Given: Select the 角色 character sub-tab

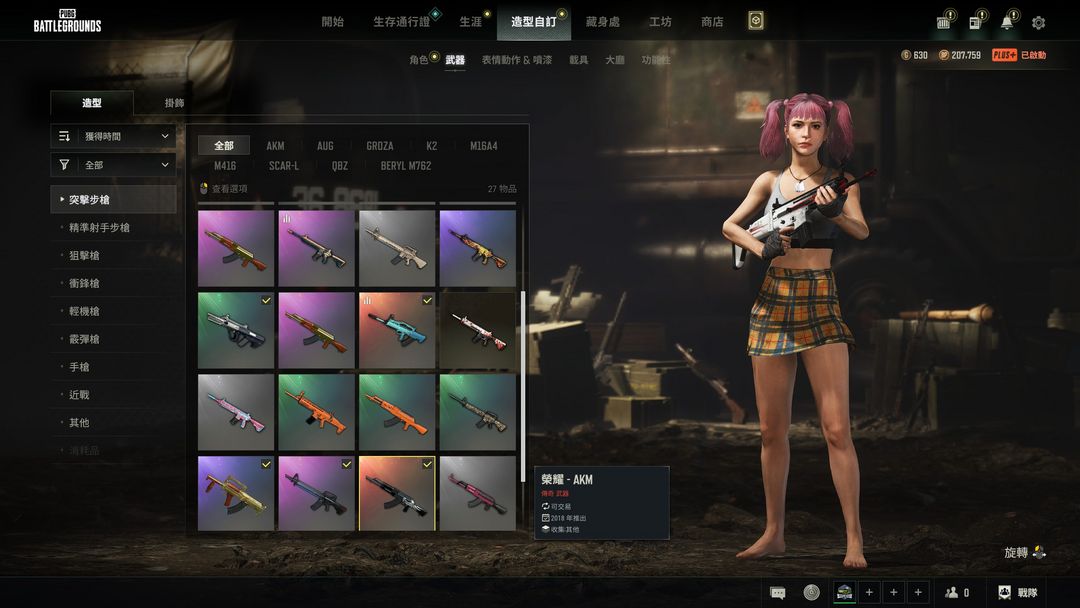Looking at the screenshot, I should (419, 60).
